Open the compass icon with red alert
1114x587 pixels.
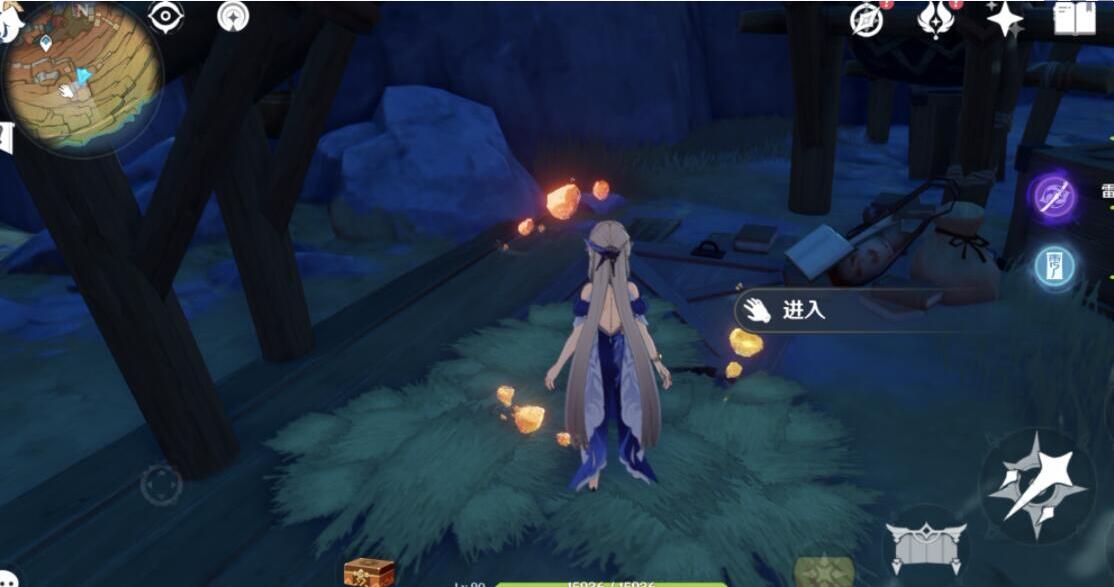point(867,19)
